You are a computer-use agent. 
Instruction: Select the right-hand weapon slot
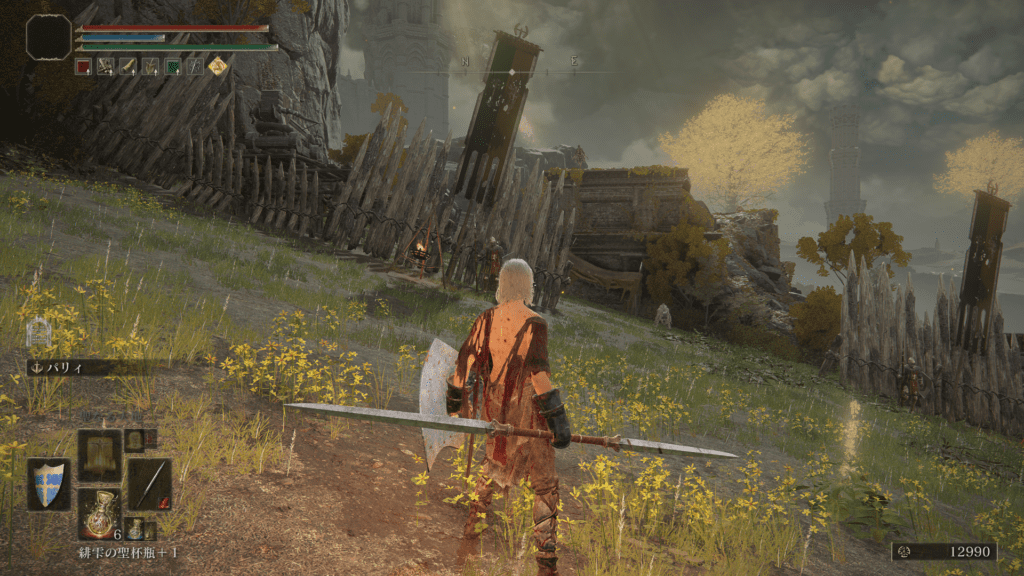pos(149,485)
